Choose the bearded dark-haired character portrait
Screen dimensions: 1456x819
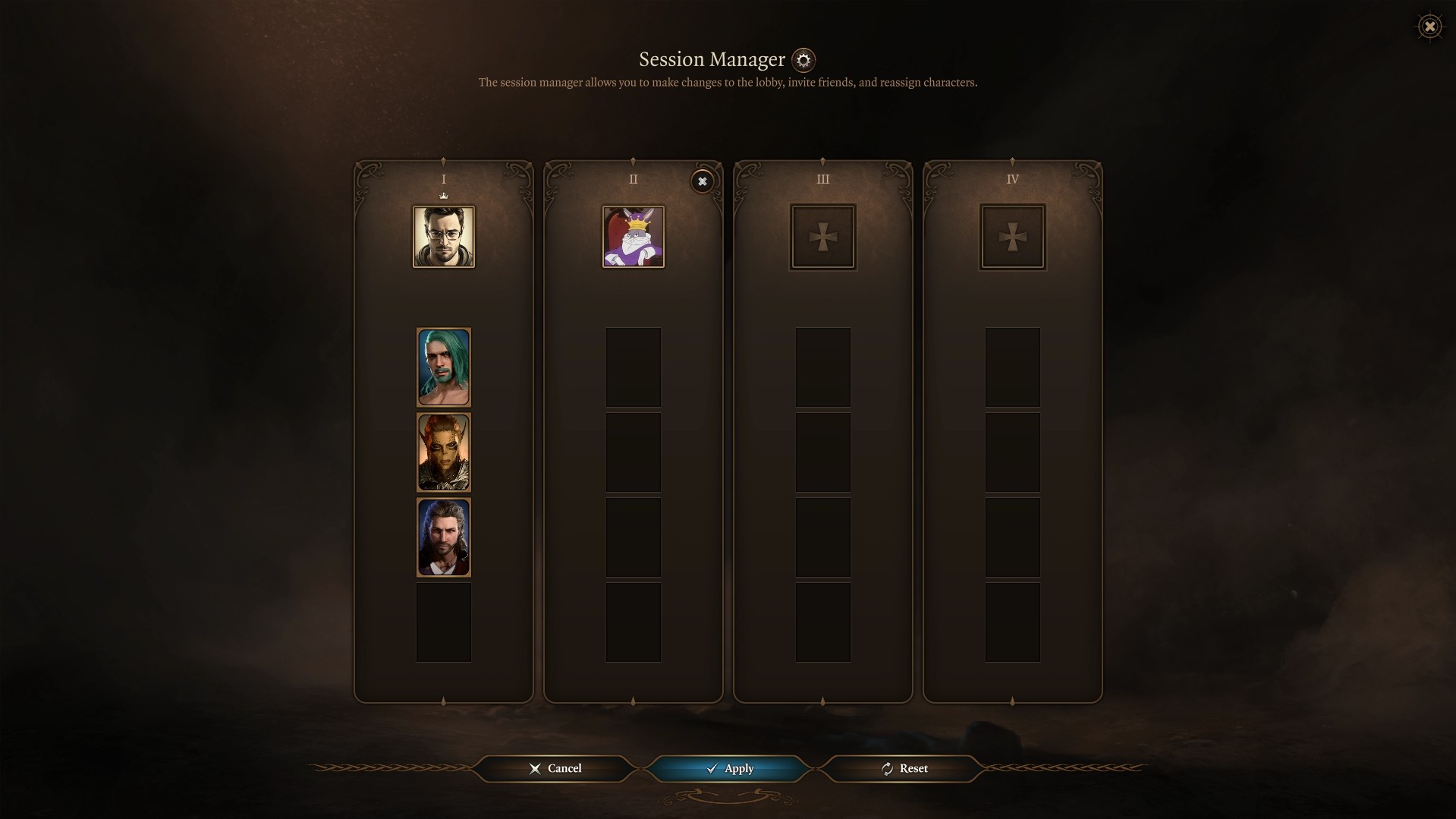[444, 537]
